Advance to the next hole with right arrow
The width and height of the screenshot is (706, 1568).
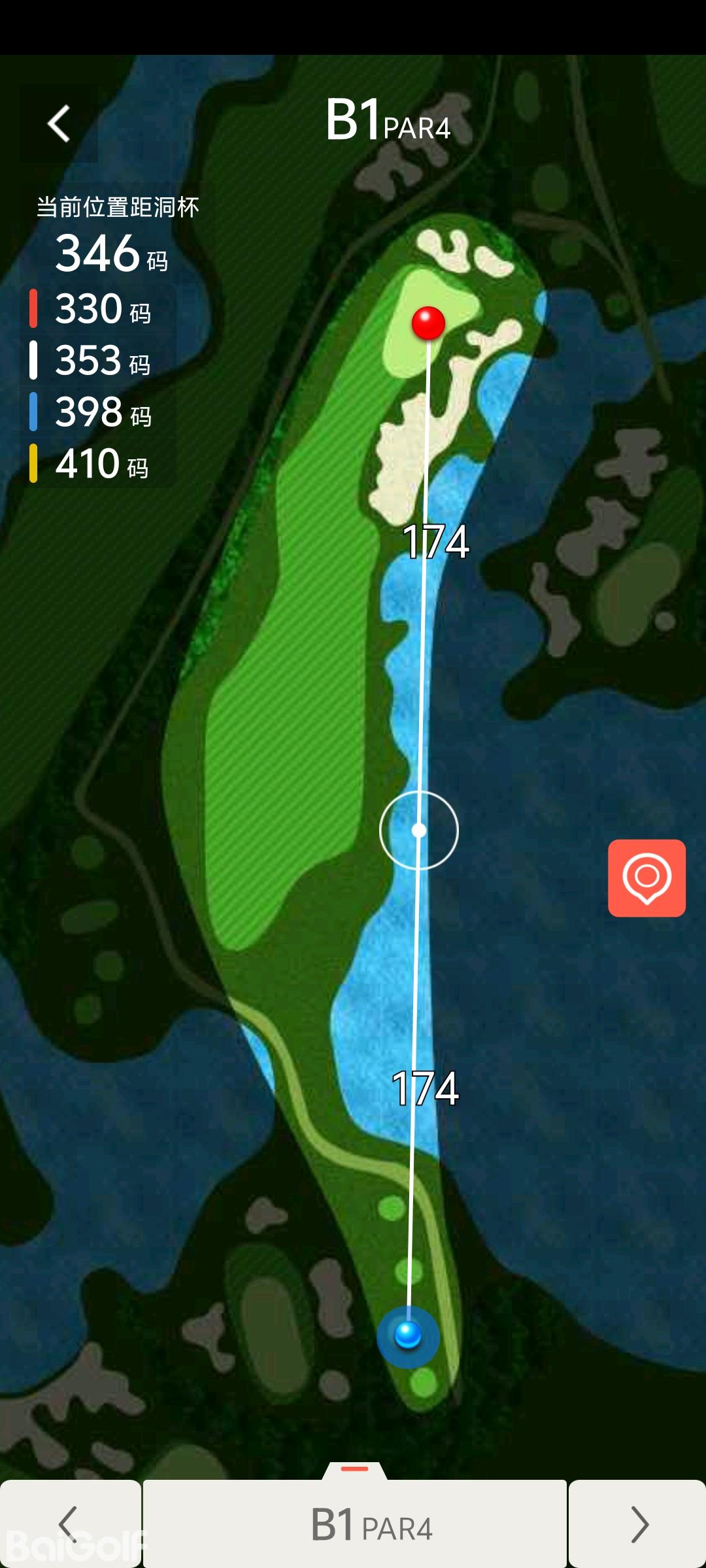tap(637, 1524)
